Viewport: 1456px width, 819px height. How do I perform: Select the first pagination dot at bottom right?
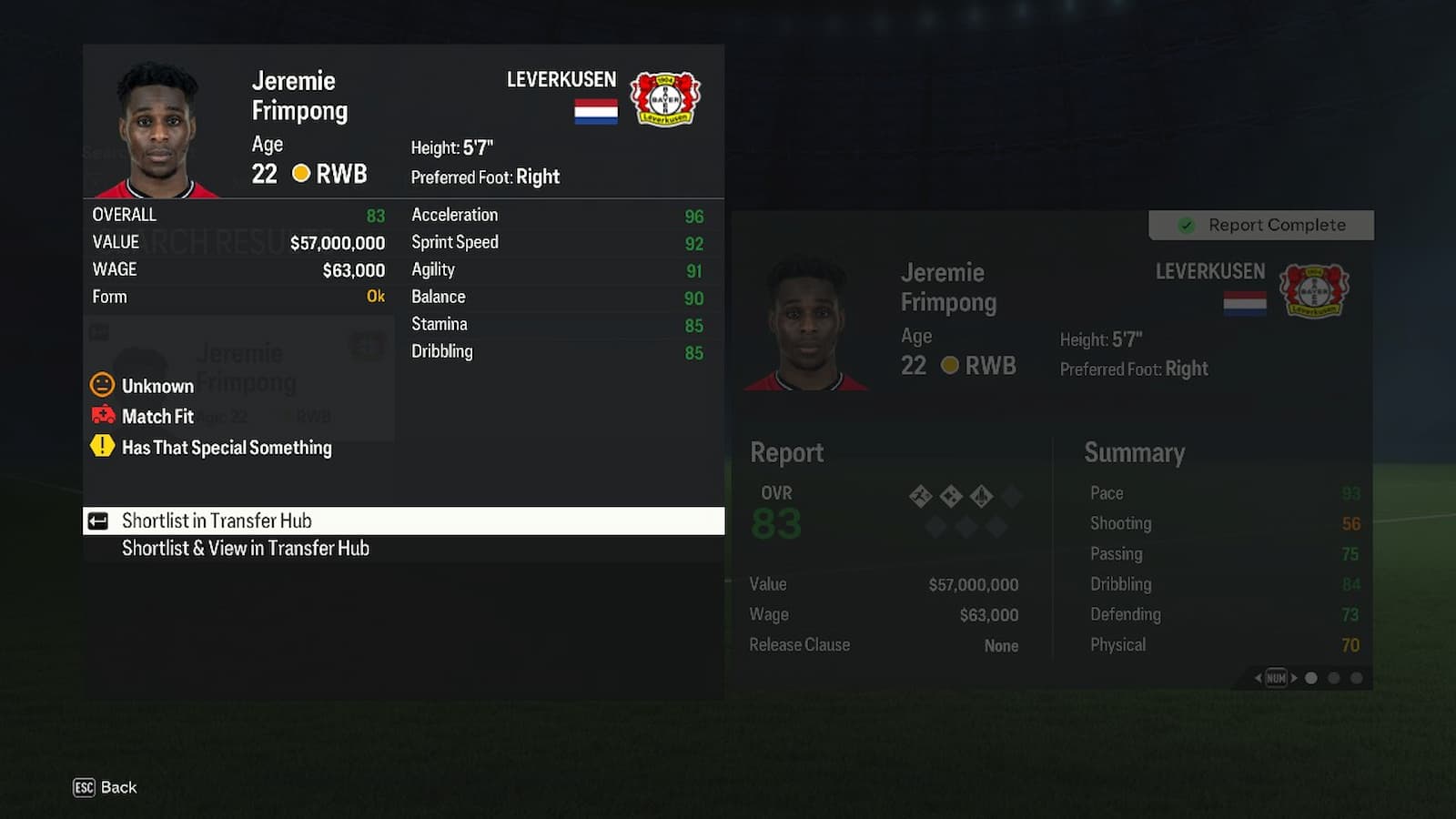point(1311,677)
